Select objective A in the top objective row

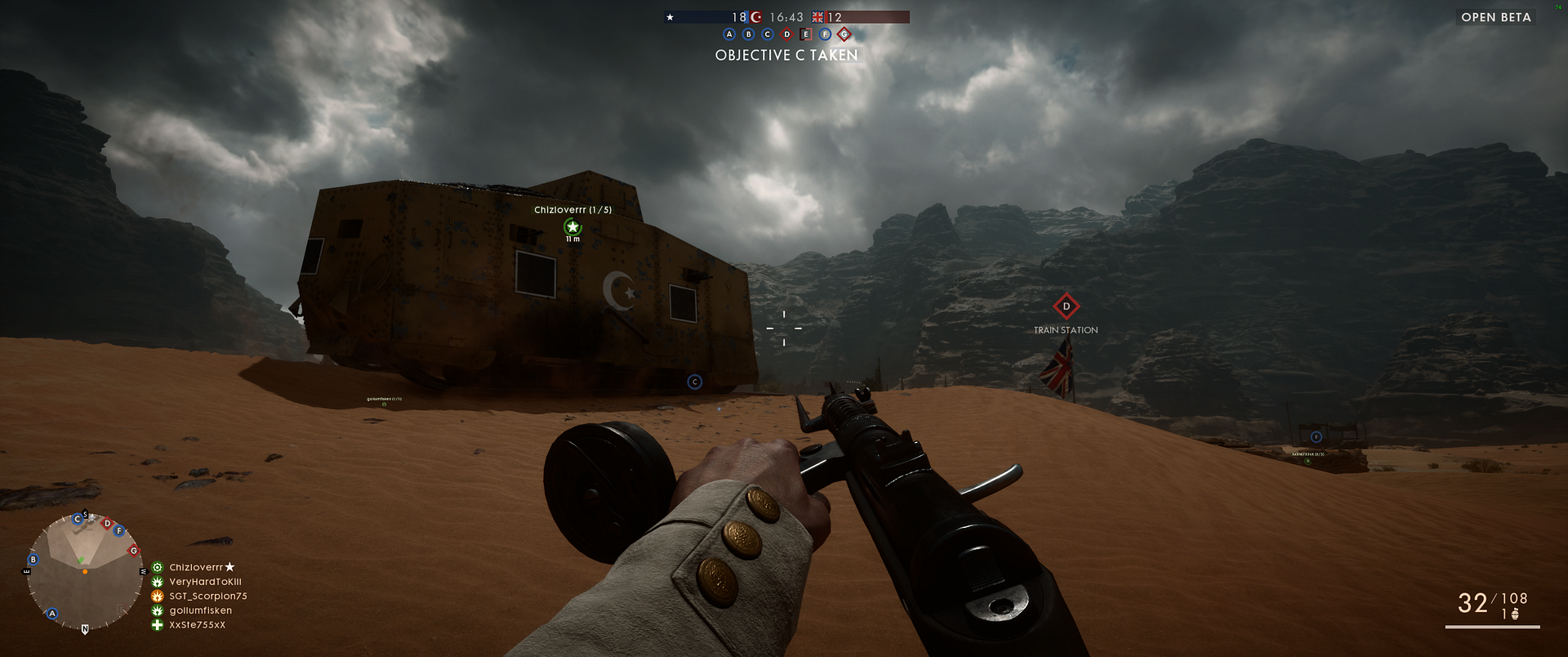pos(729,34)
